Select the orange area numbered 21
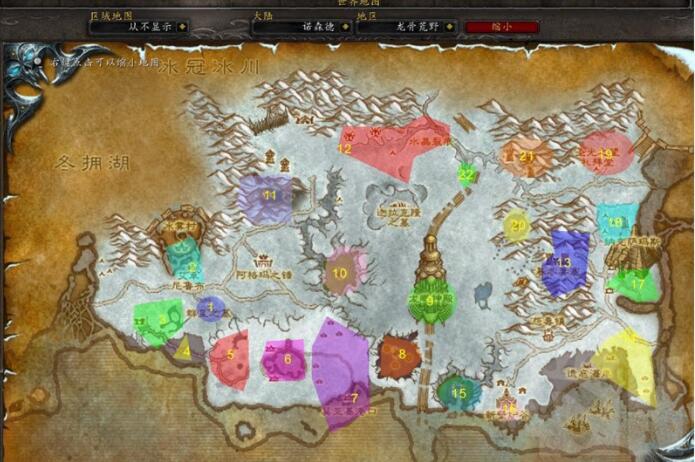 pyautogui.click(x=525, y=158)
